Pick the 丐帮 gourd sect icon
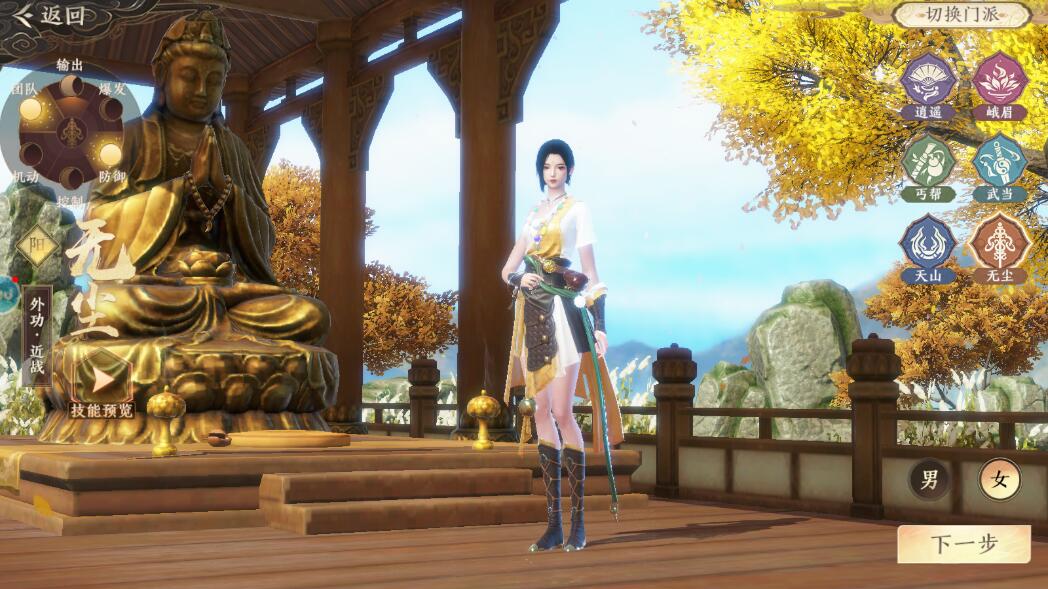This screenshot has height=589, width=1048. 928,162
